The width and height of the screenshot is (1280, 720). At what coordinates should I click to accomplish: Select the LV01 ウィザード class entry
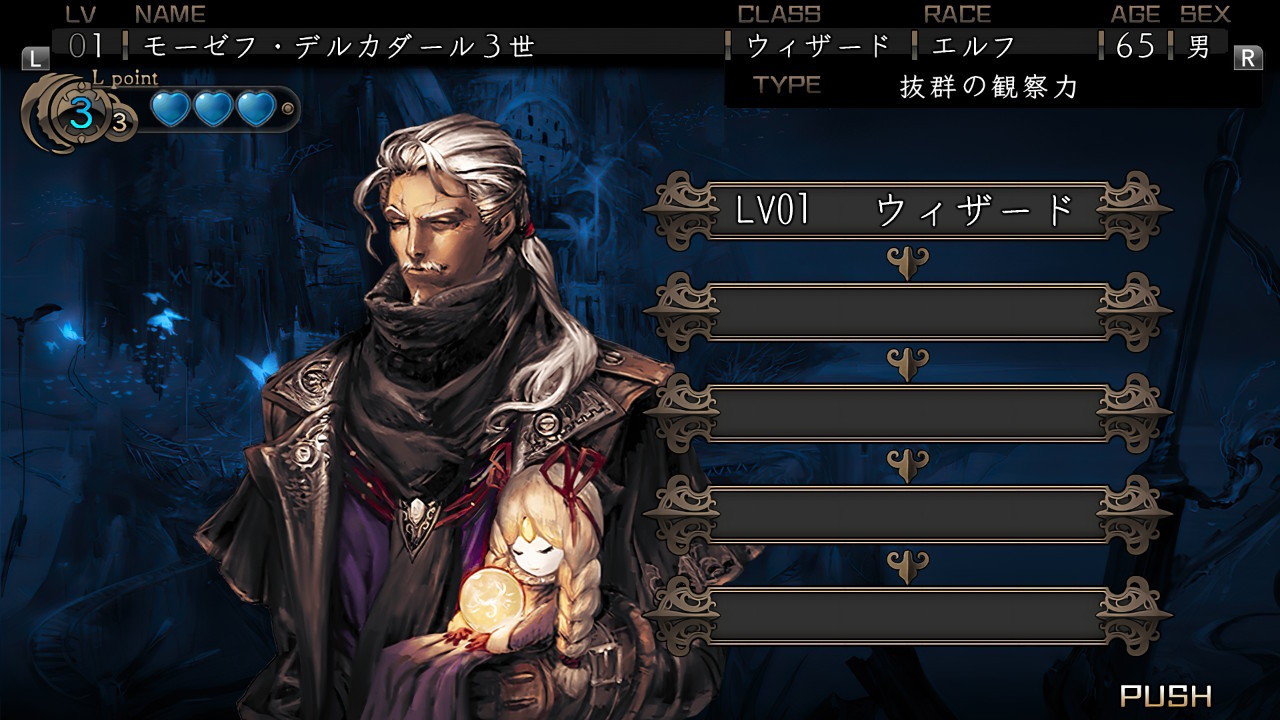[x=907, y=211]
